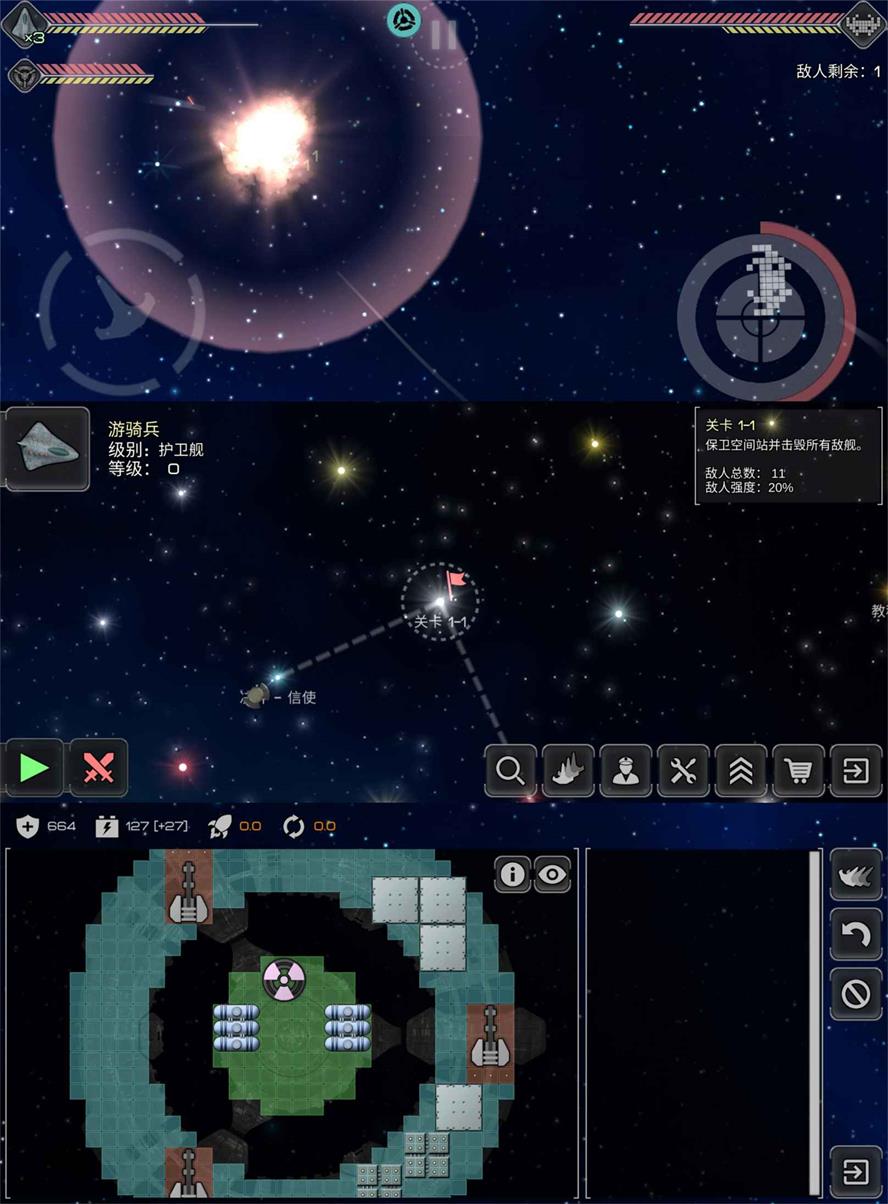Open the triple-chevron upgrades menu
Screen dimensions: 888x1204
[741, 771]
